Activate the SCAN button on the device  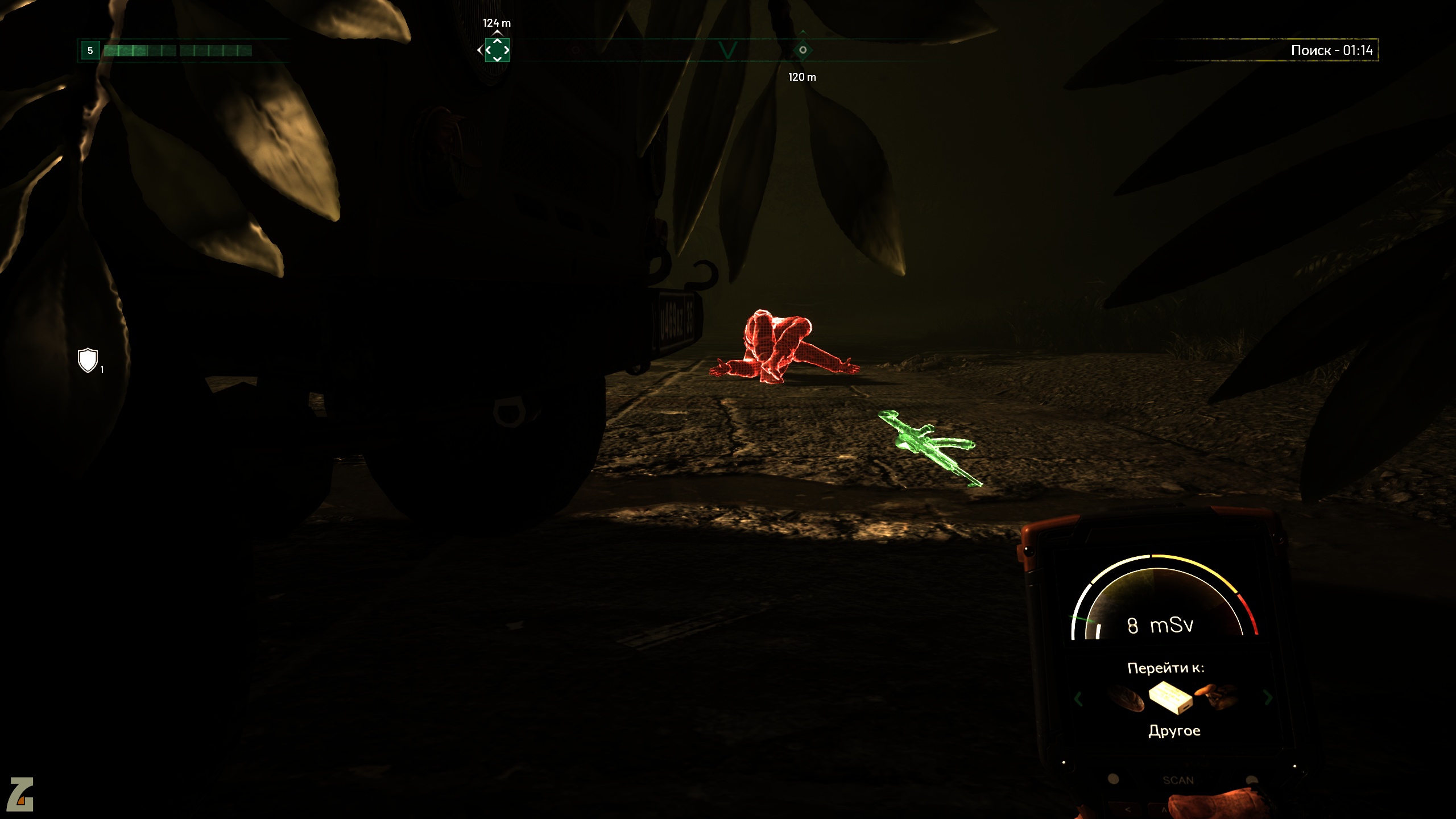coord(1178,780)
